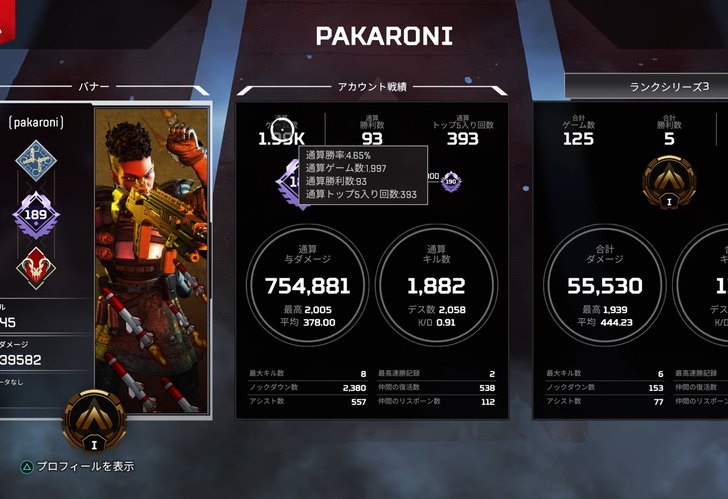Select the アカウント戦績 panel header
Screen dimensions: 728x499
click(x=371, y=87)
